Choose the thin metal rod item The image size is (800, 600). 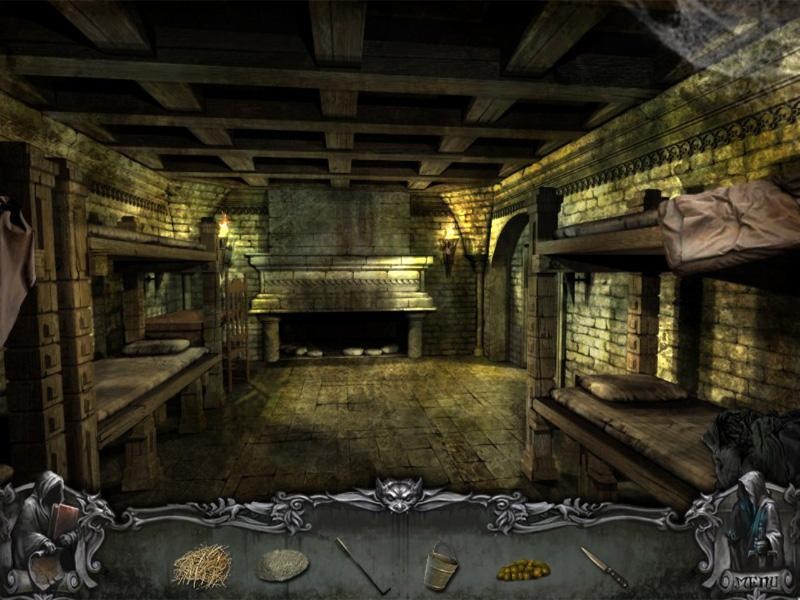click(361, 565)
